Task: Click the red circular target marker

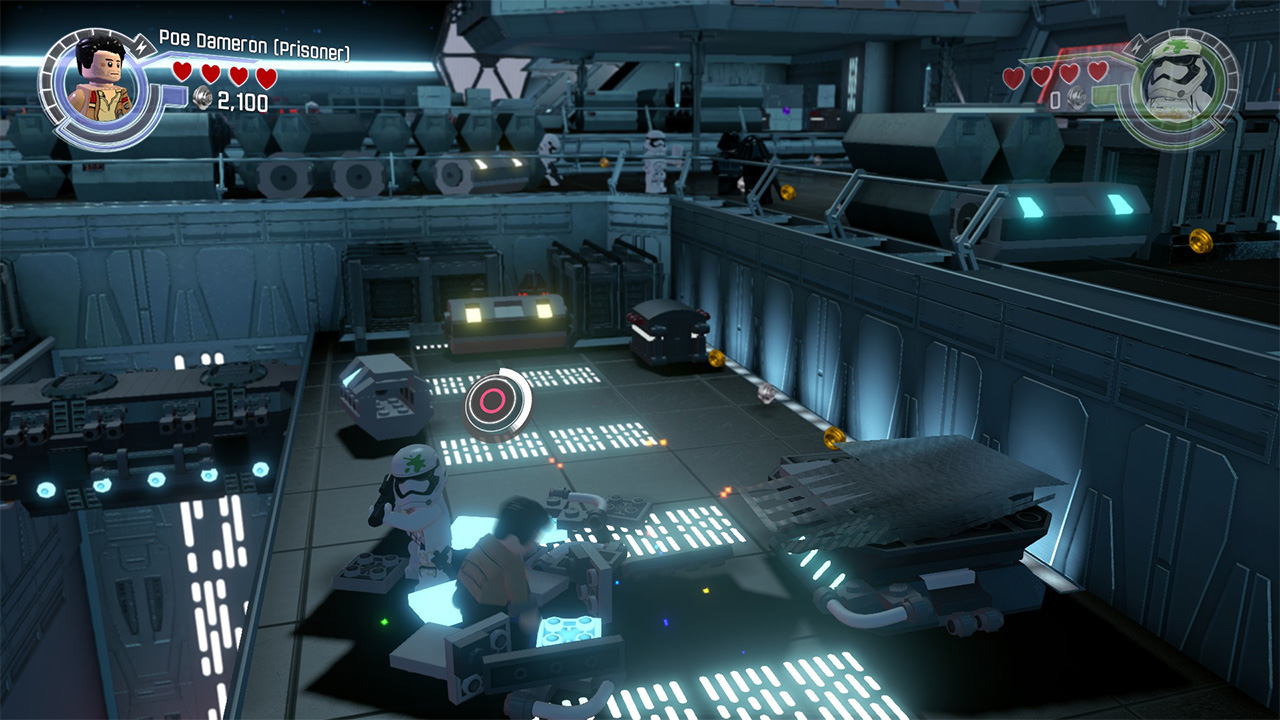Action: pos(493,404)
